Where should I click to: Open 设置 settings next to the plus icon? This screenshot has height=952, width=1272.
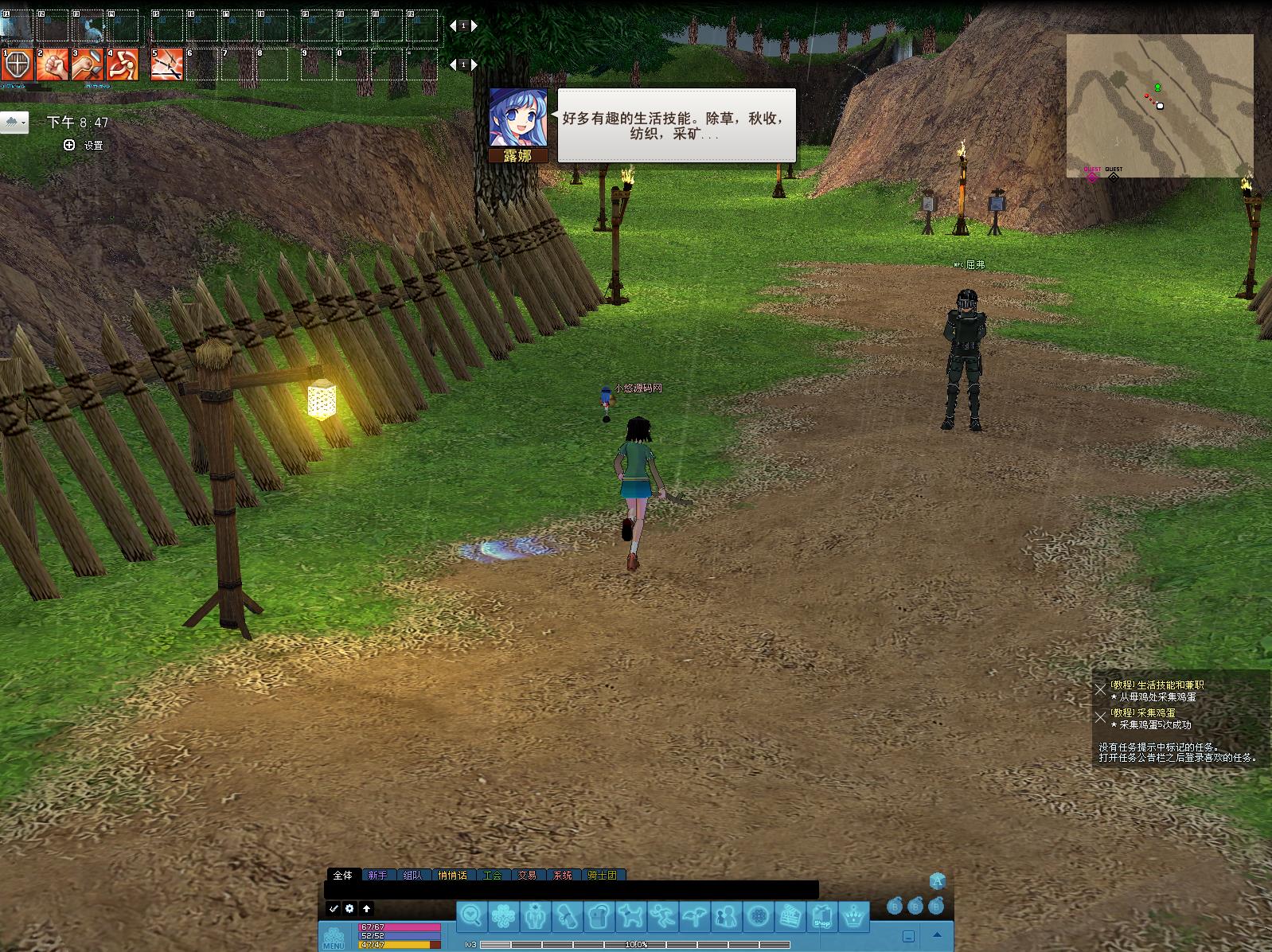pyautogui.click(x=93, y=145)
